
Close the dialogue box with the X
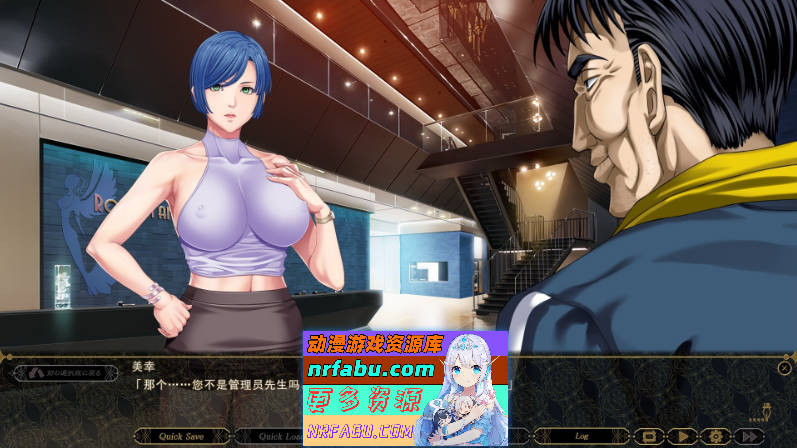784,368
